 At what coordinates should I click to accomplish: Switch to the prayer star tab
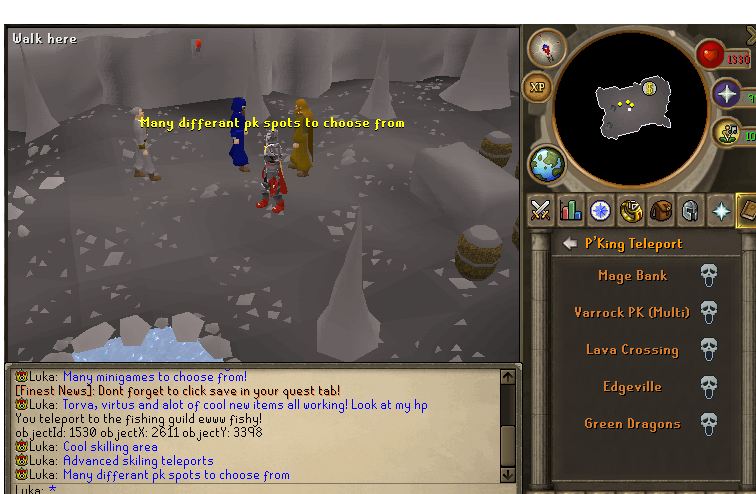coord(720,211)
